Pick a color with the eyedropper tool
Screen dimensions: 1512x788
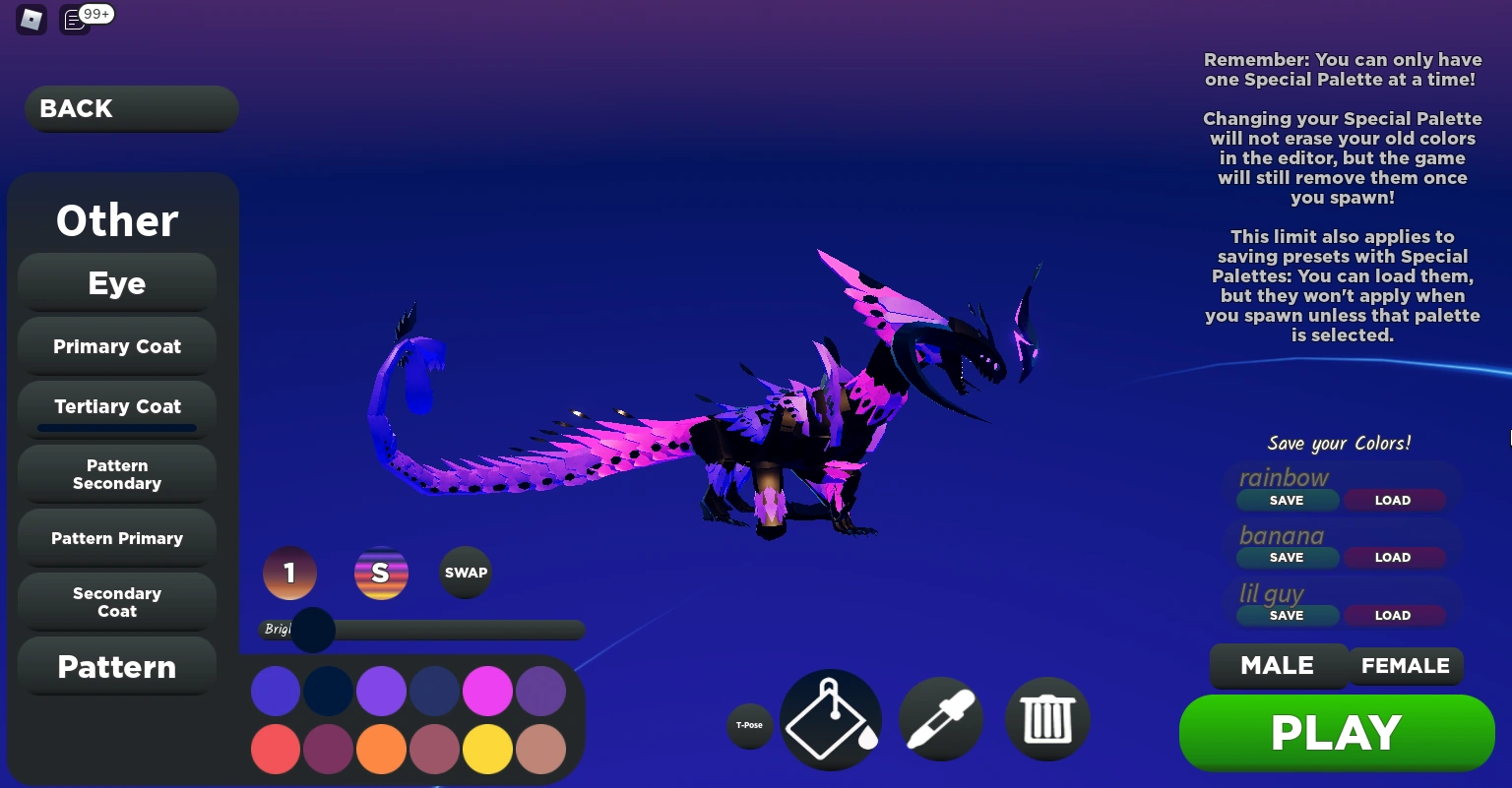pos(940,719)
